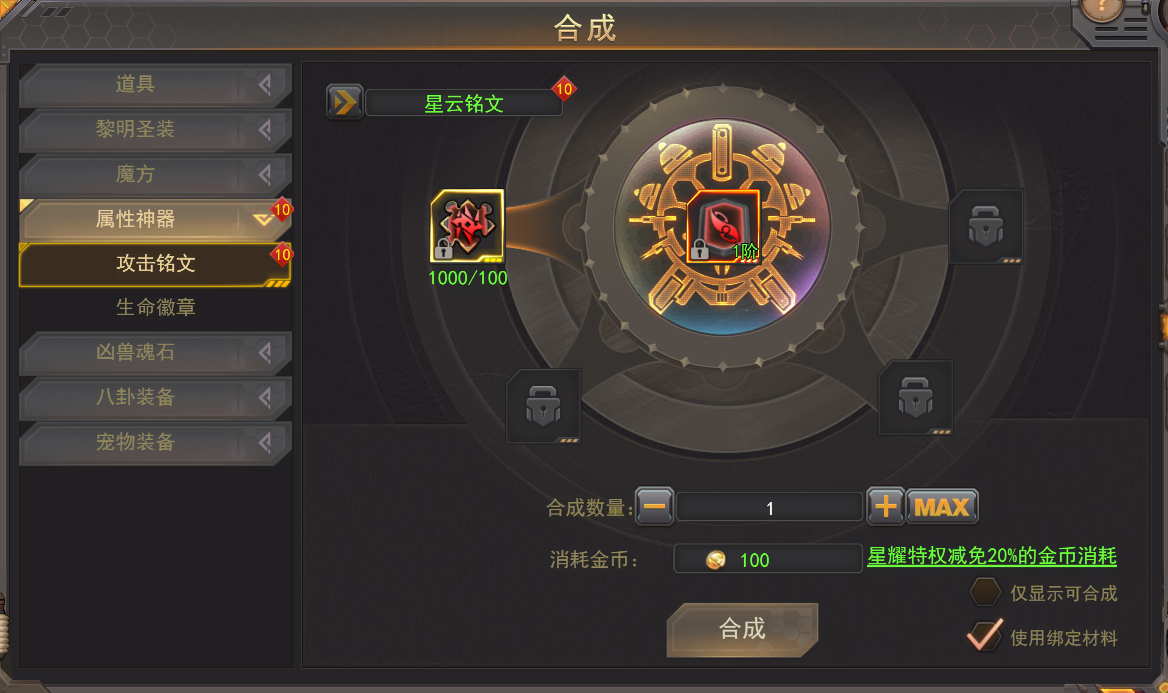Show the 八卦装备 category
1168x693 pixels.
point(155,398)
